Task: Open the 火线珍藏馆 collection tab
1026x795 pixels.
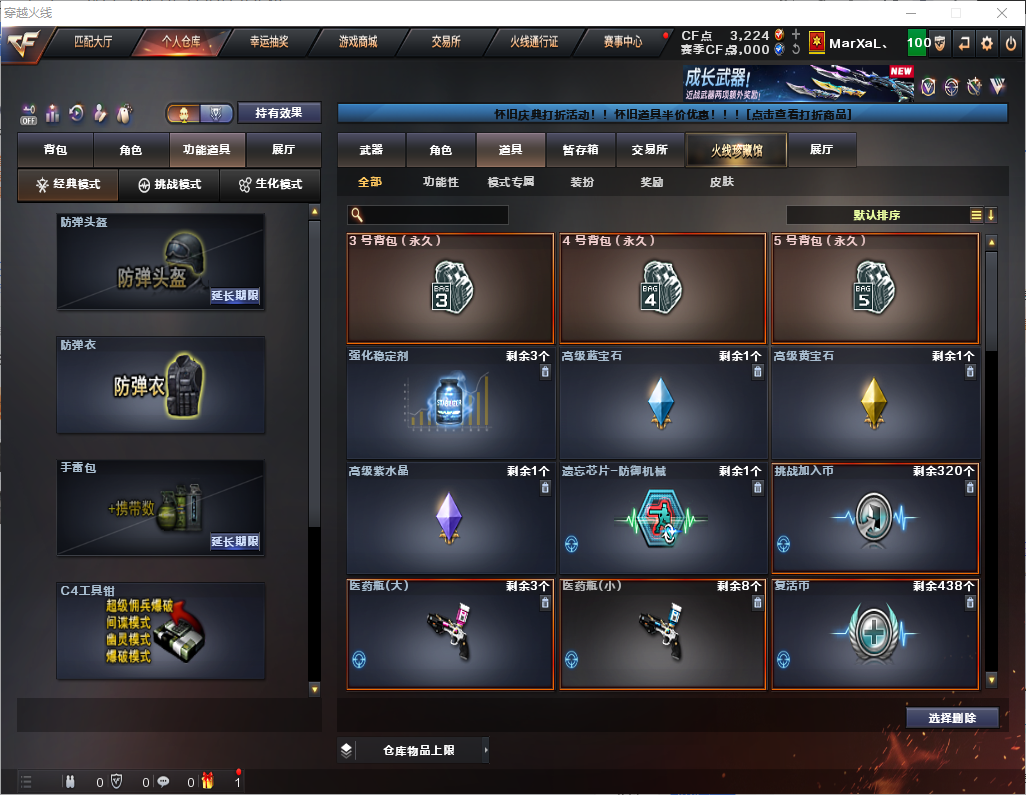Action: (736, 150)
